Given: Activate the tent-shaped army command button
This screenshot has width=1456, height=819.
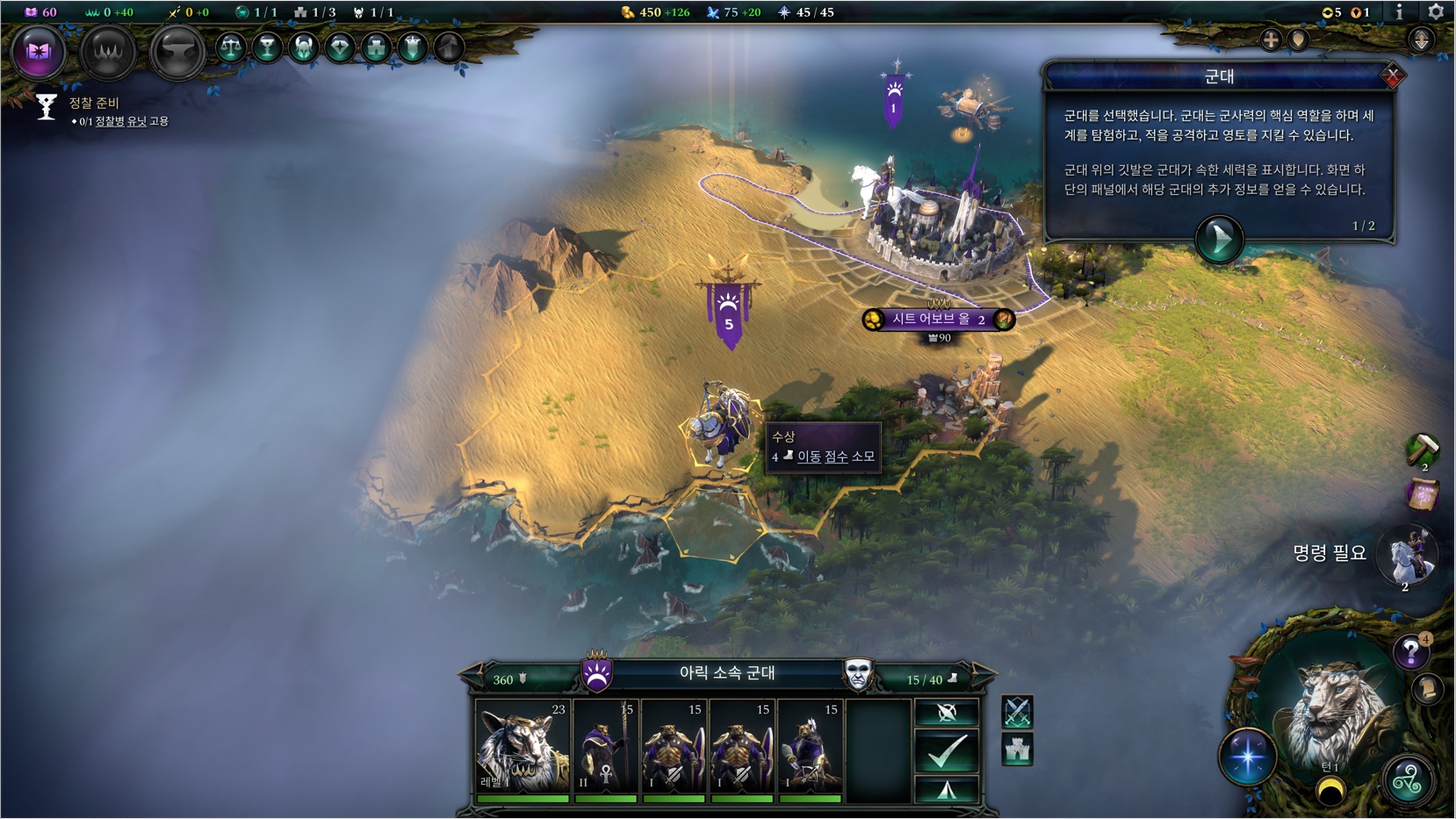Looking at the screenshot, I should (x=946, y=789).
